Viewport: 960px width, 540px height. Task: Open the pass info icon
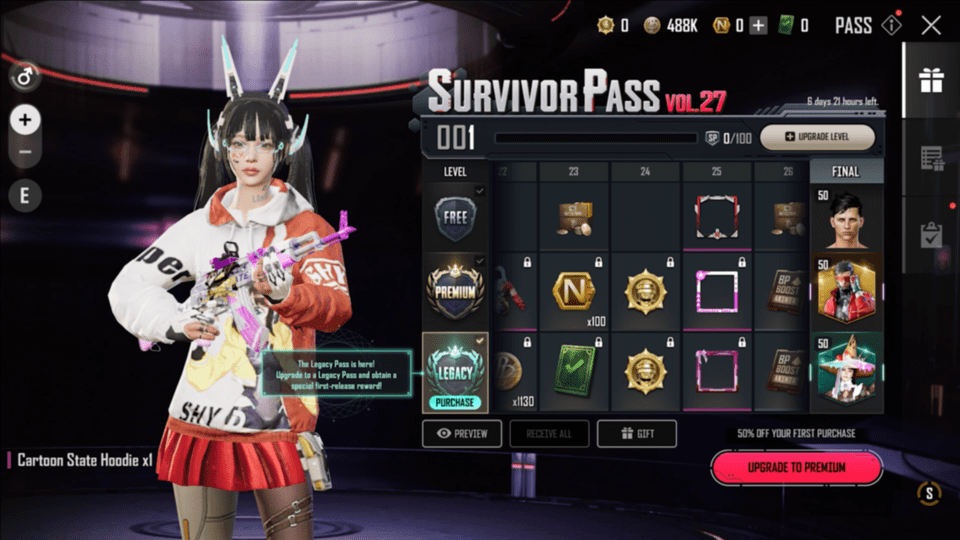(890, 26)
